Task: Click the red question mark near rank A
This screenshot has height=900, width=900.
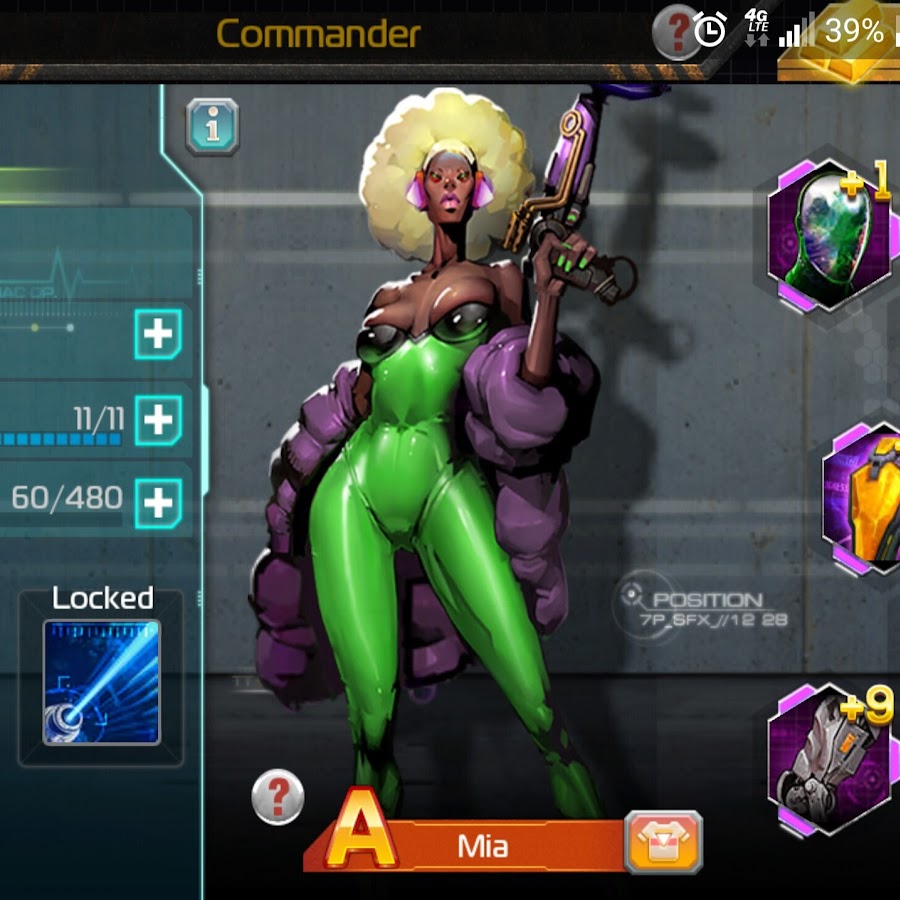Action: coord(278,797)
